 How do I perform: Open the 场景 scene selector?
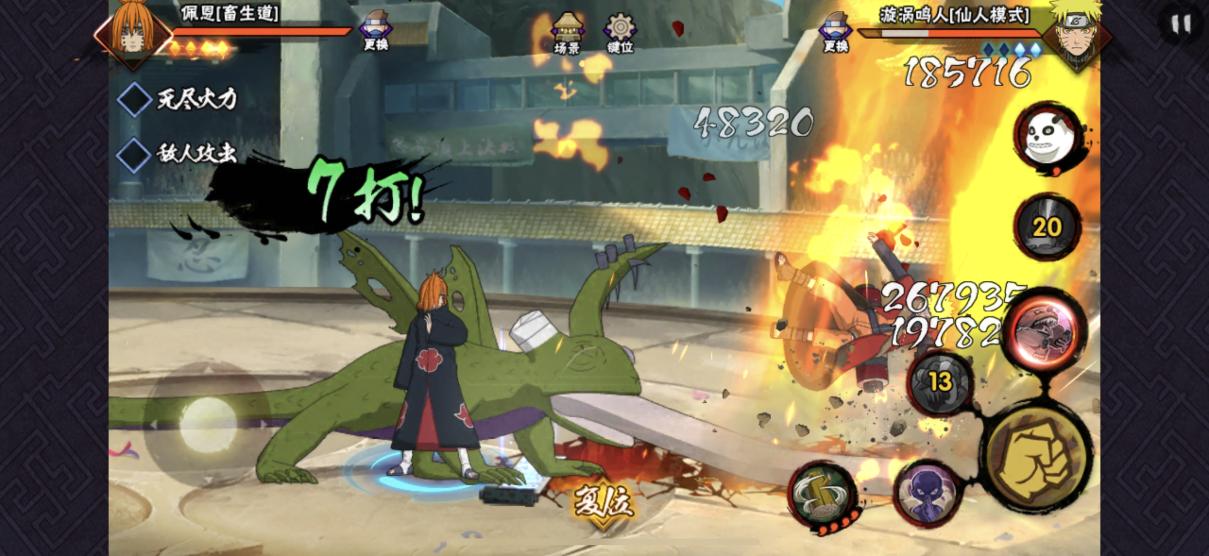point(567,32)
